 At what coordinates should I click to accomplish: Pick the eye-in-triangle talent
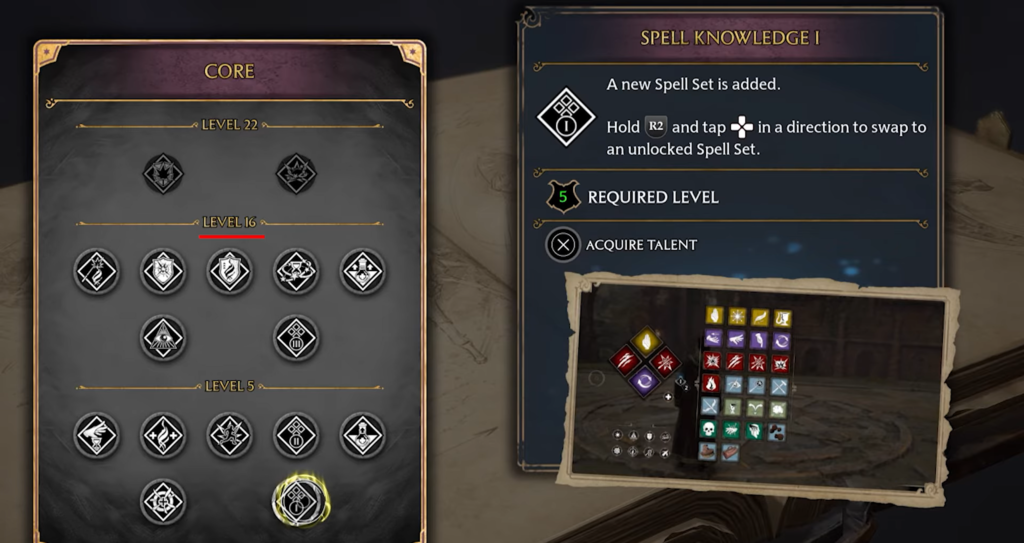(162, 338)
